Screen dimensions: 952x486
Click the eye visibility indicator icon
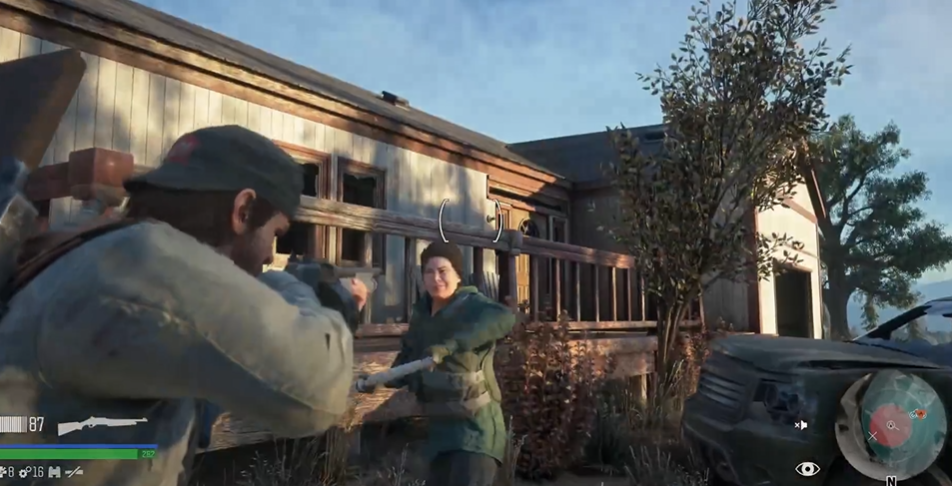tap(807, 468)
